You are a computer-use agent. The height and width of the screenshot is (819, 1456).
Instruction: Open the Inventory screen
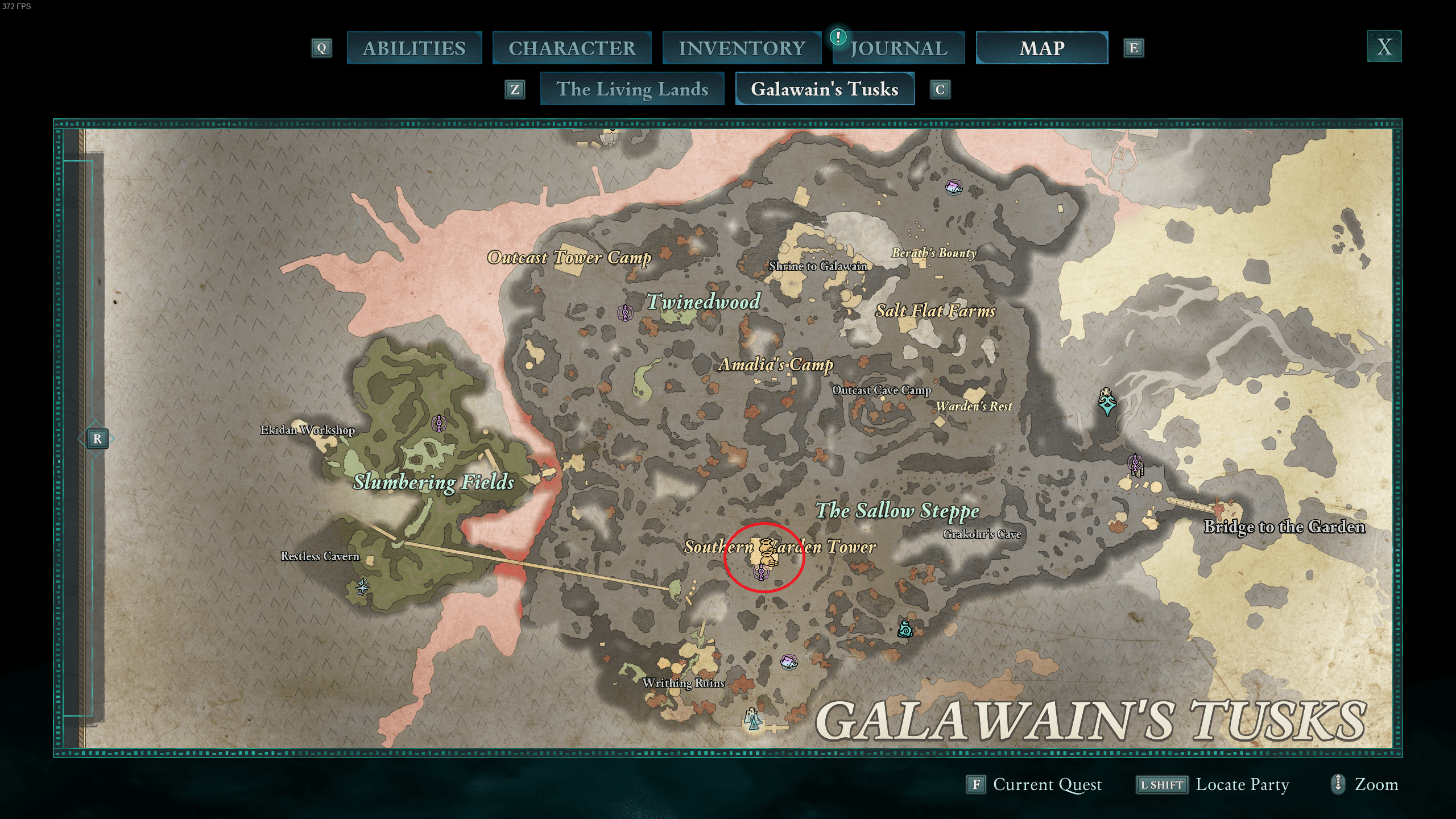tap(742, 48)
